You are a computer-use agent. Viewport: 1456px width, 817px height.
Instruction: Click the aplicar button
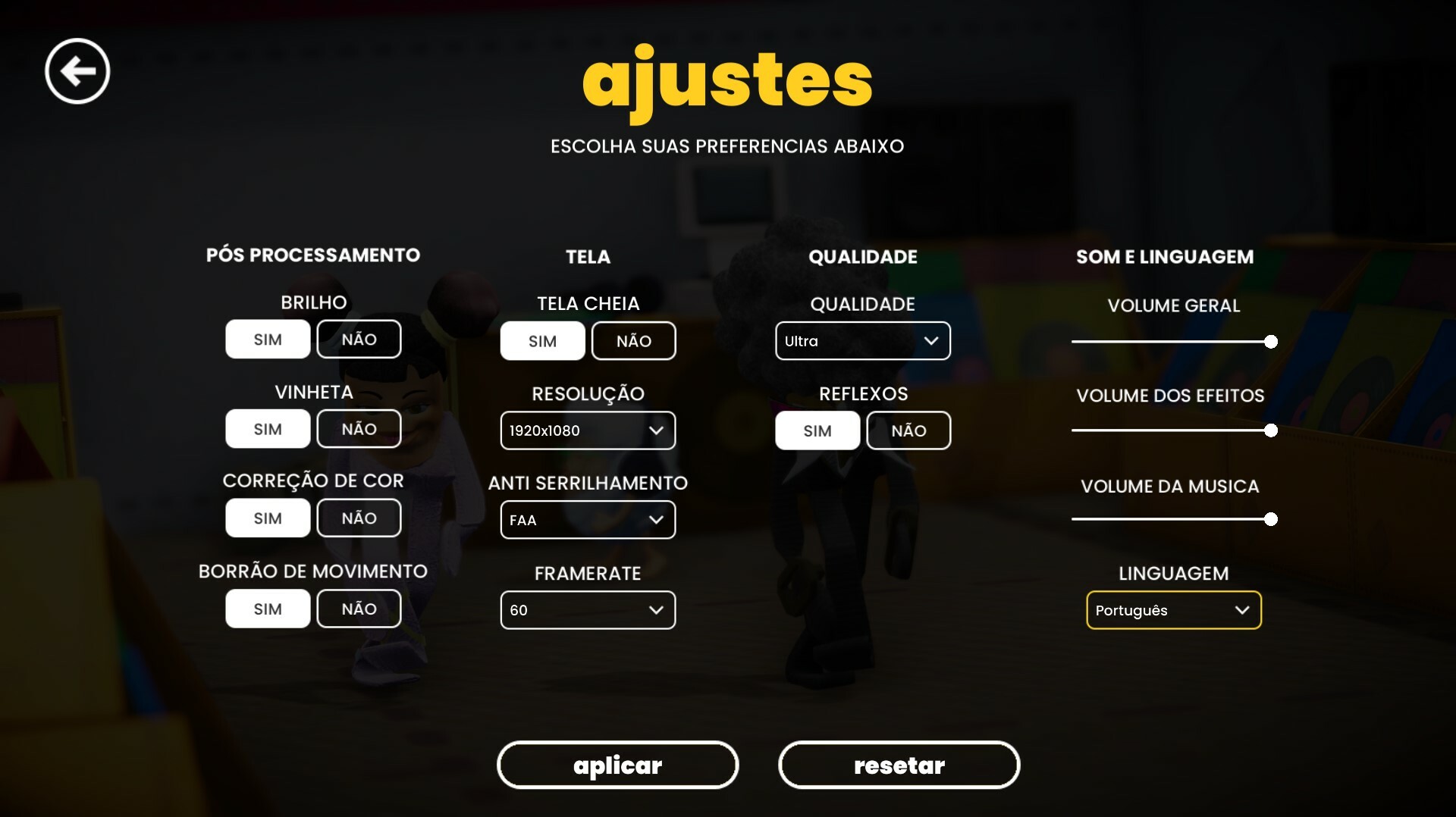coord(617,765)
